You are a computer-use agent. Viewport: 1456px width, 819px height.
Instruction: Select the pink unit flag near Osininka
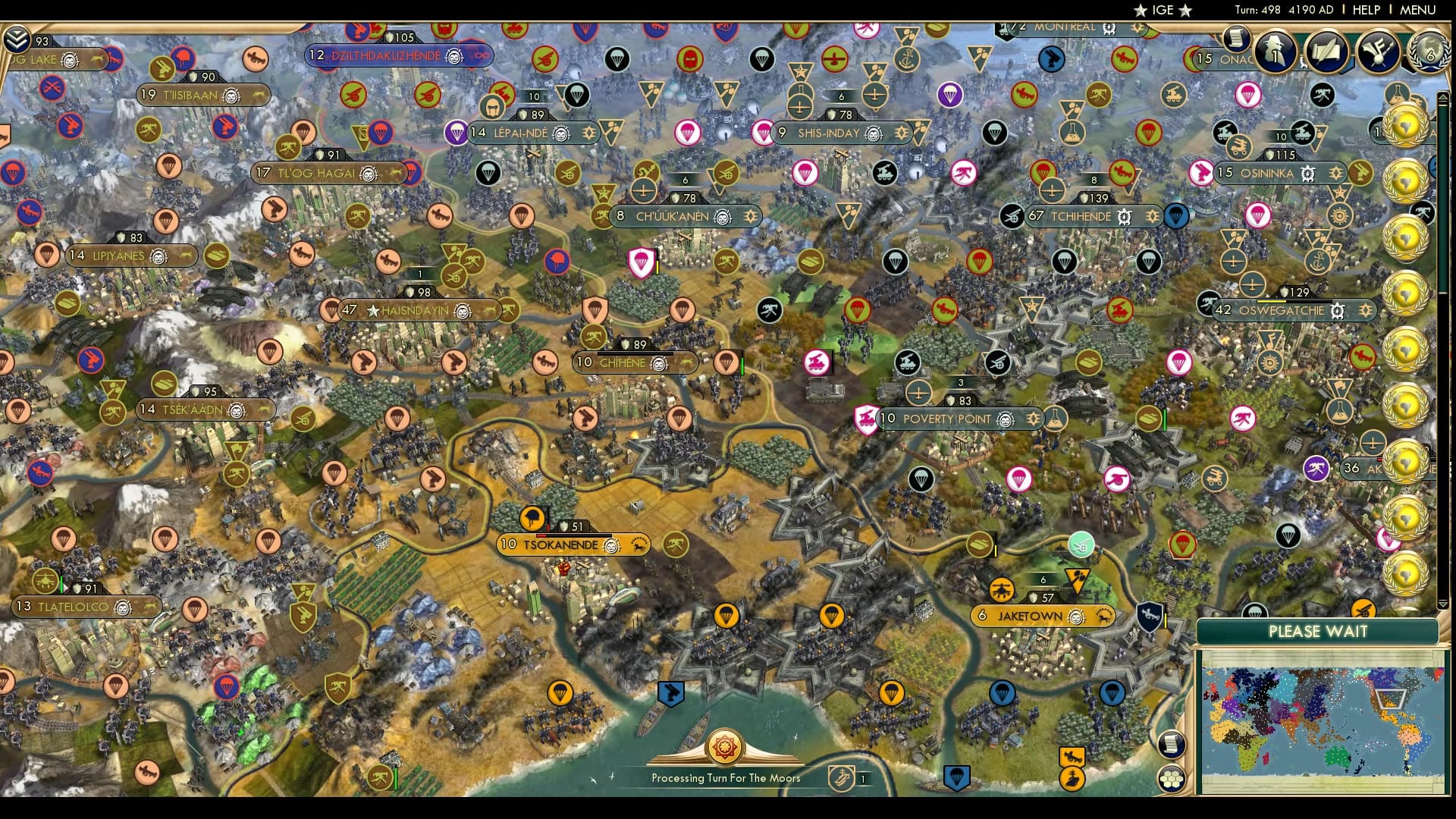[1201, 174]
